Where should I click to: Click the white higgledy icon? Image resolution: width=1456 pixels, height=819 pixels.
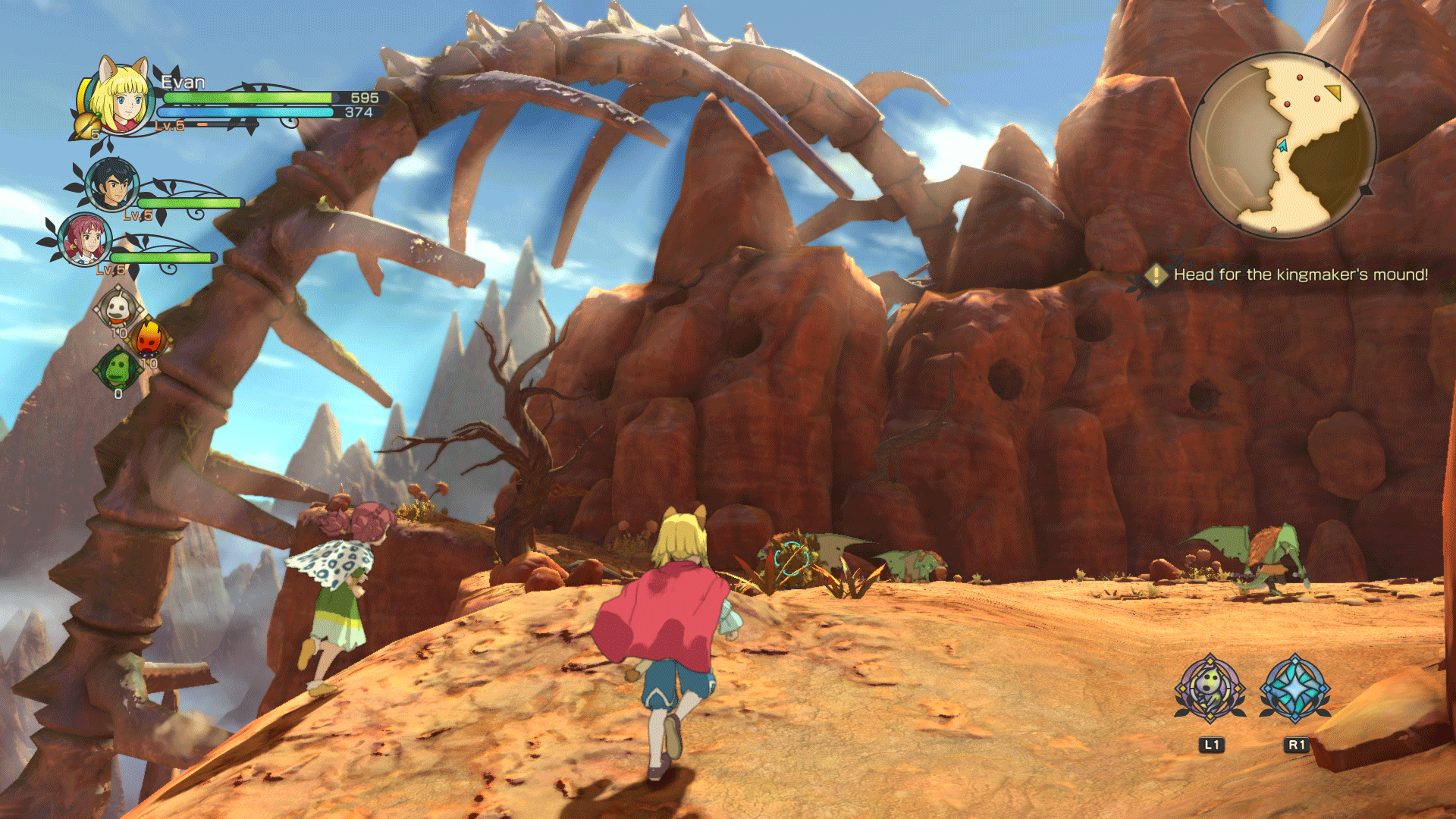tap(118, 309)
